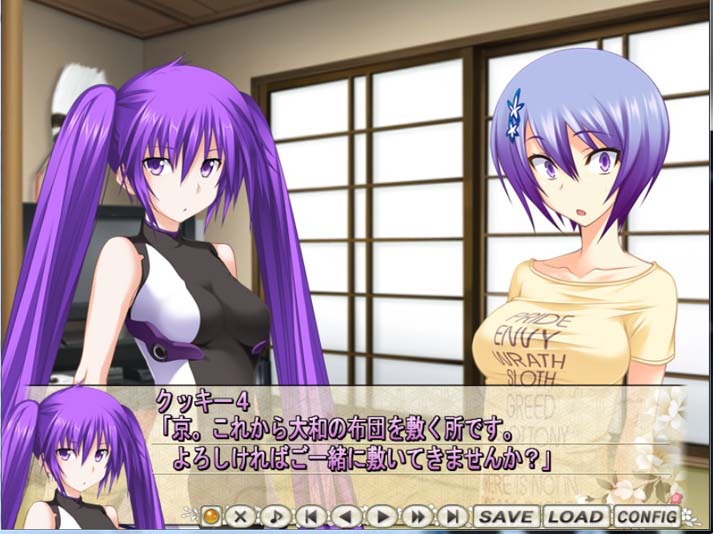Click the orange orb button
The height and width of the screenshot is (534, 713).
[211, 517]
